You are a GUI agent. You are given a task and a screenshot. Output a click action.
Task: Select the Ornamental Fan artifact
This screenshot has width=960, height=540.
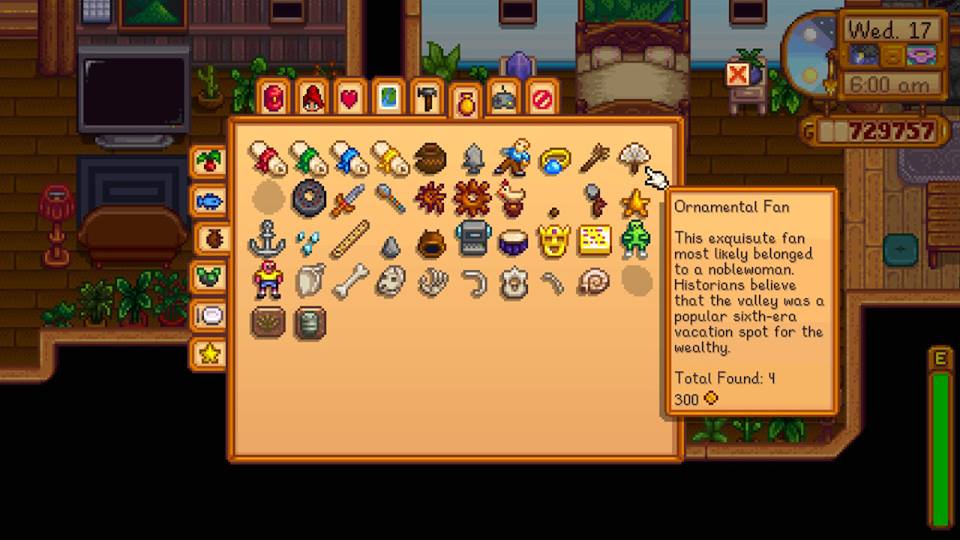(x=634, y=157)
